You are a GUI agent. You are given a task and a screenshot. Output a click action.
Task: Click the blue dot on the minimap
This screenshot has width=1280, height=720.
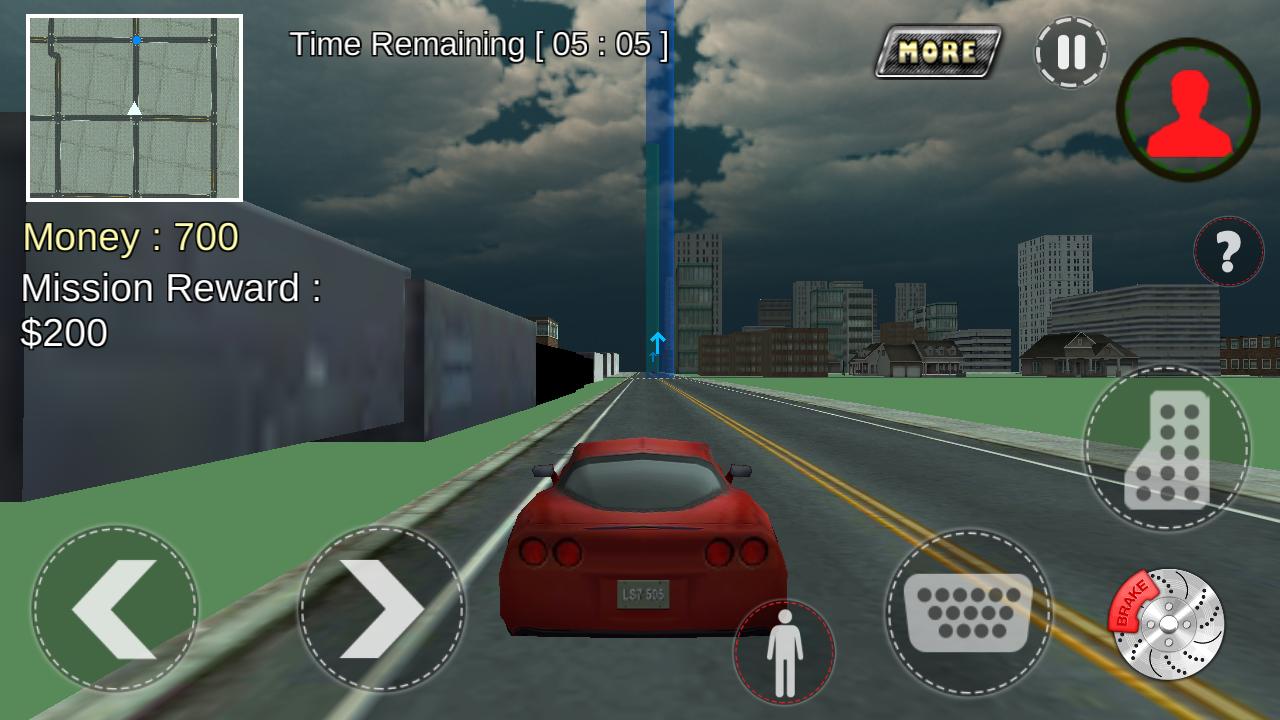[x=136, y=39]
